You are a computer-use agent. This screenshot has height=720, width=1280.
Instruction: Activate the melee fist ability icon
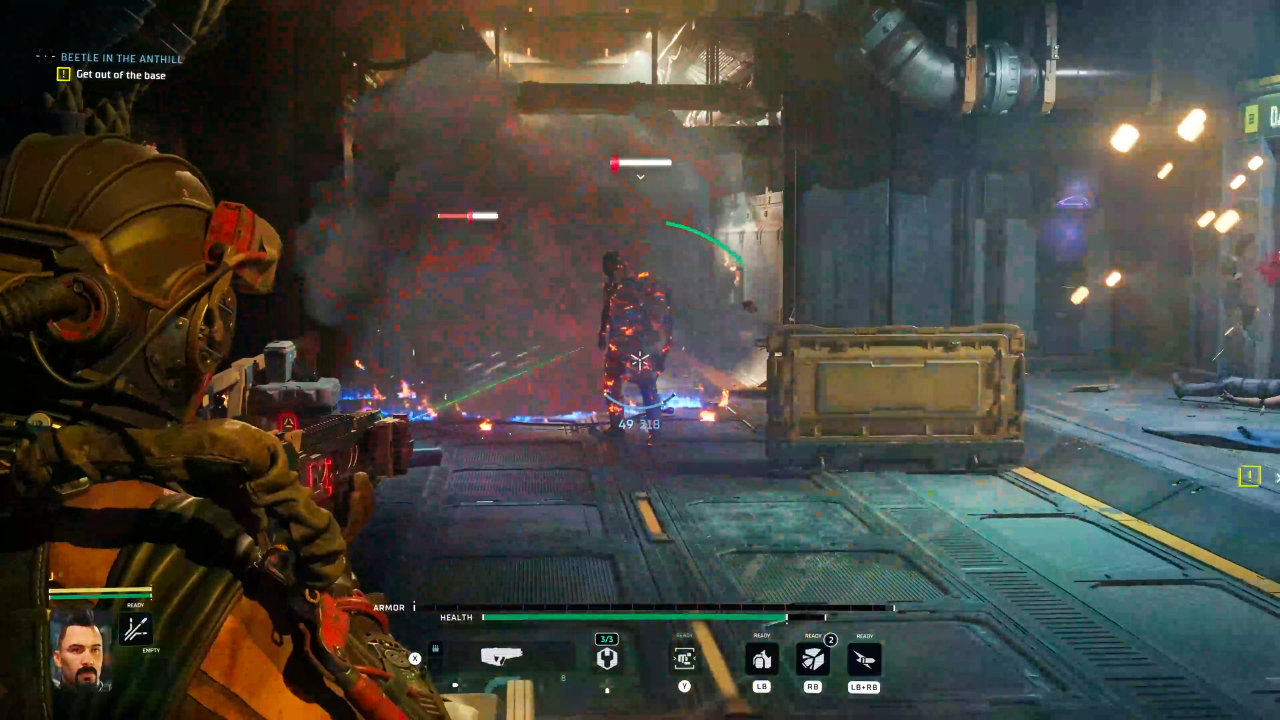tap(684, 658)
